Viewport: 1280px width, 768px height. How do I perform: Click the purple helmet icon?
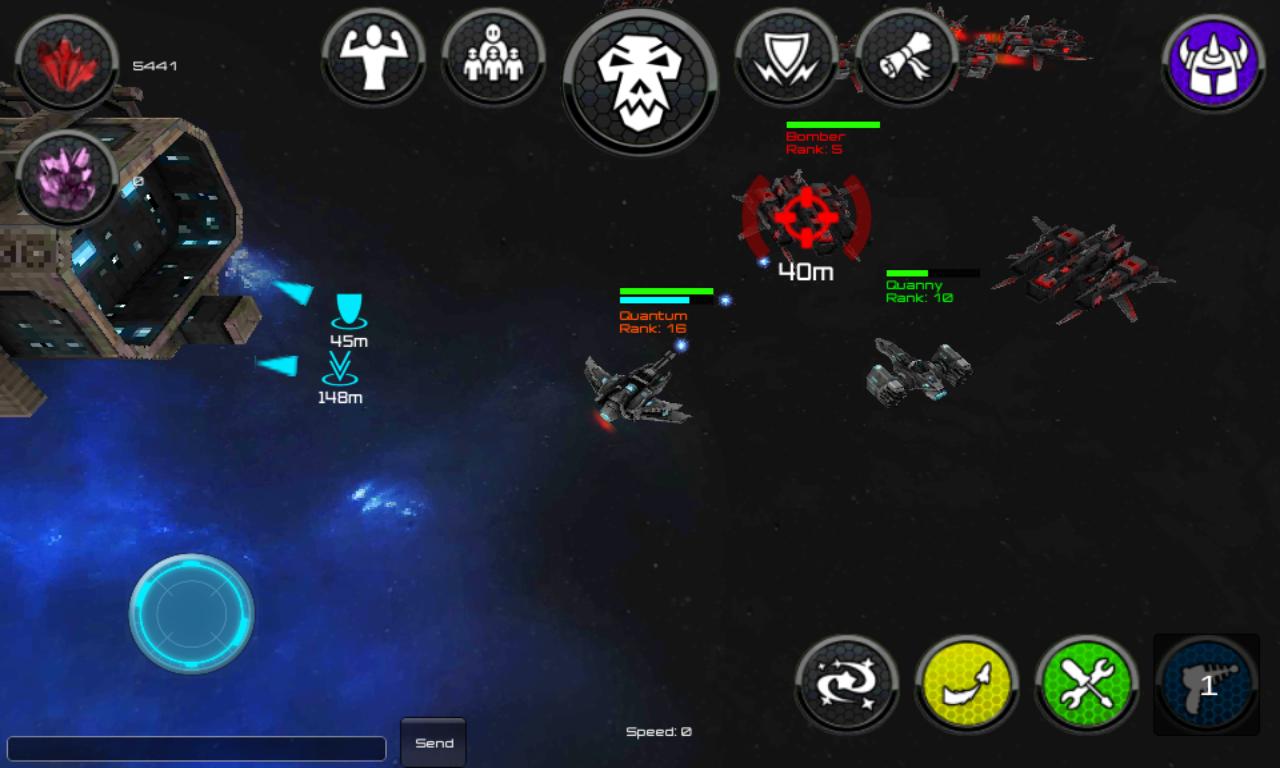[x=1213, y=62]
